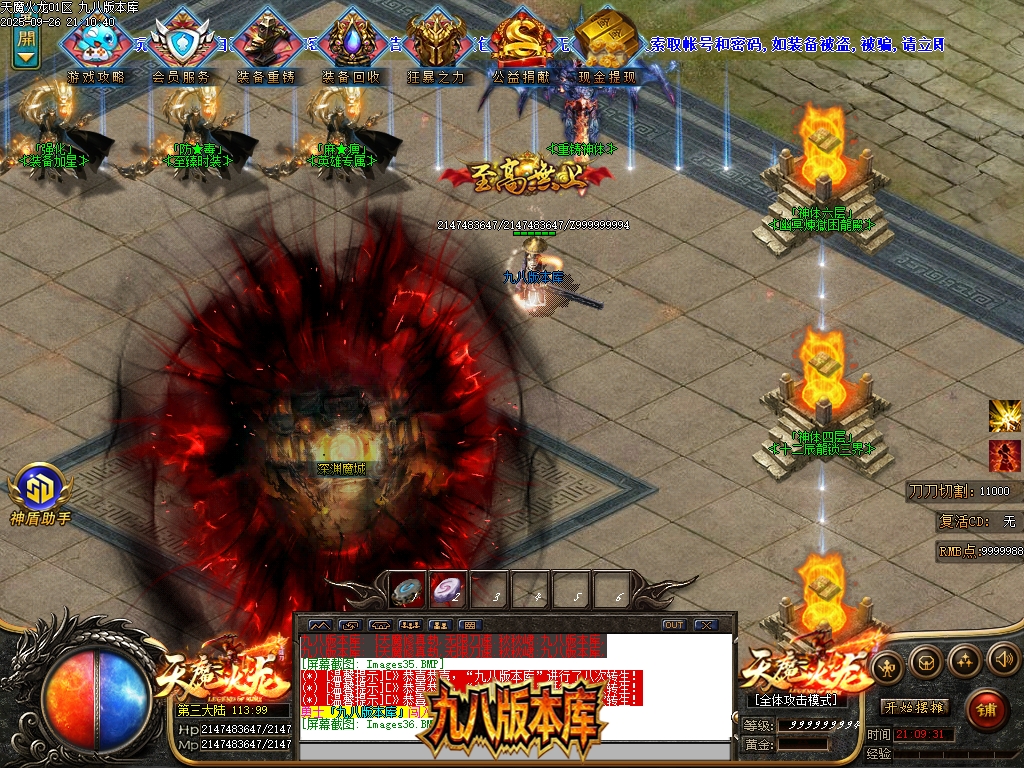Activate the golden burst skill icon

point(1004,415)
